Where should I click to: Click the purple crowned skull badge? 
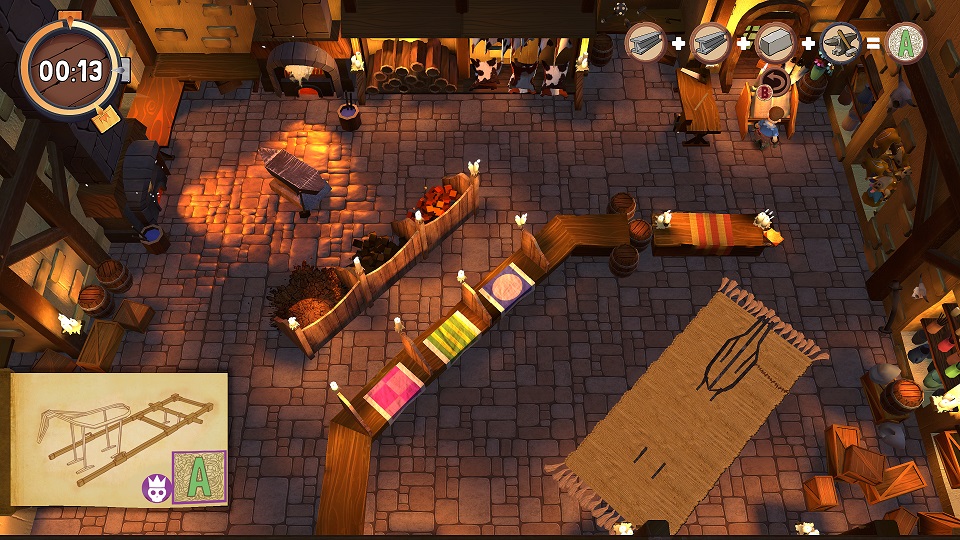point(157,488)
